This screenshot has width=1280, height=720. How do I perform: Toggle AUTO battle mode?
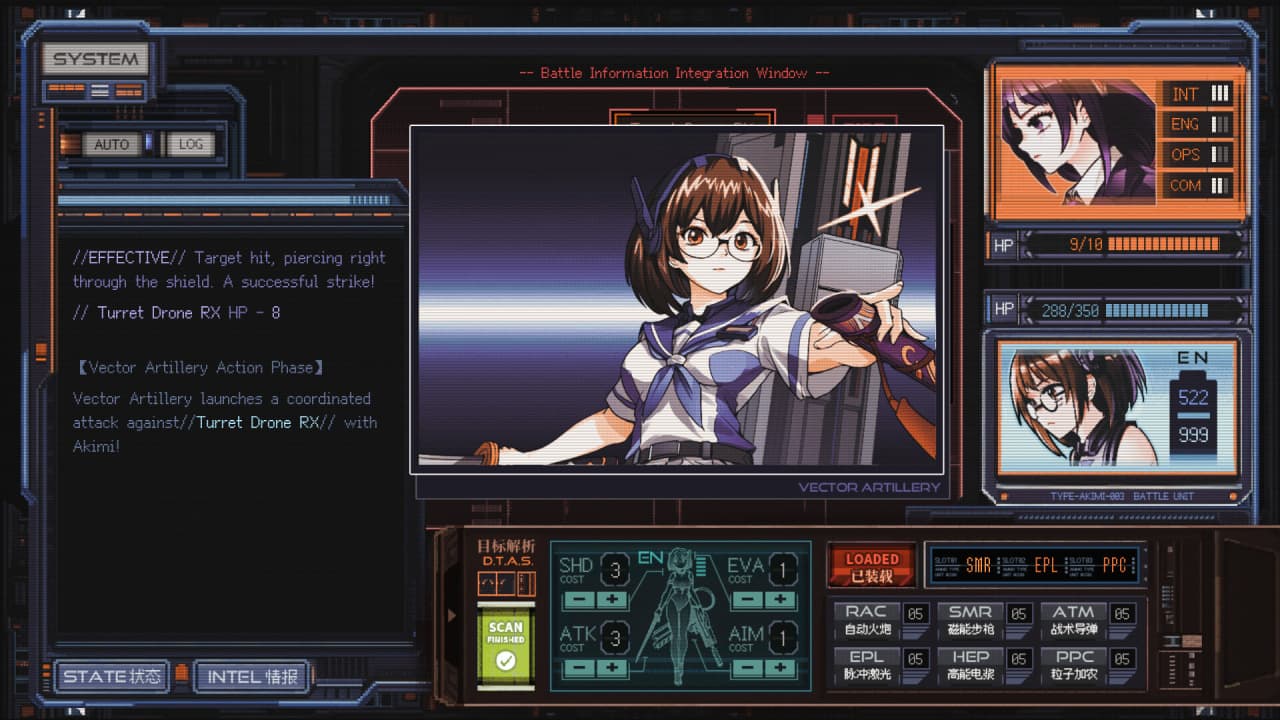coord(111,144)
